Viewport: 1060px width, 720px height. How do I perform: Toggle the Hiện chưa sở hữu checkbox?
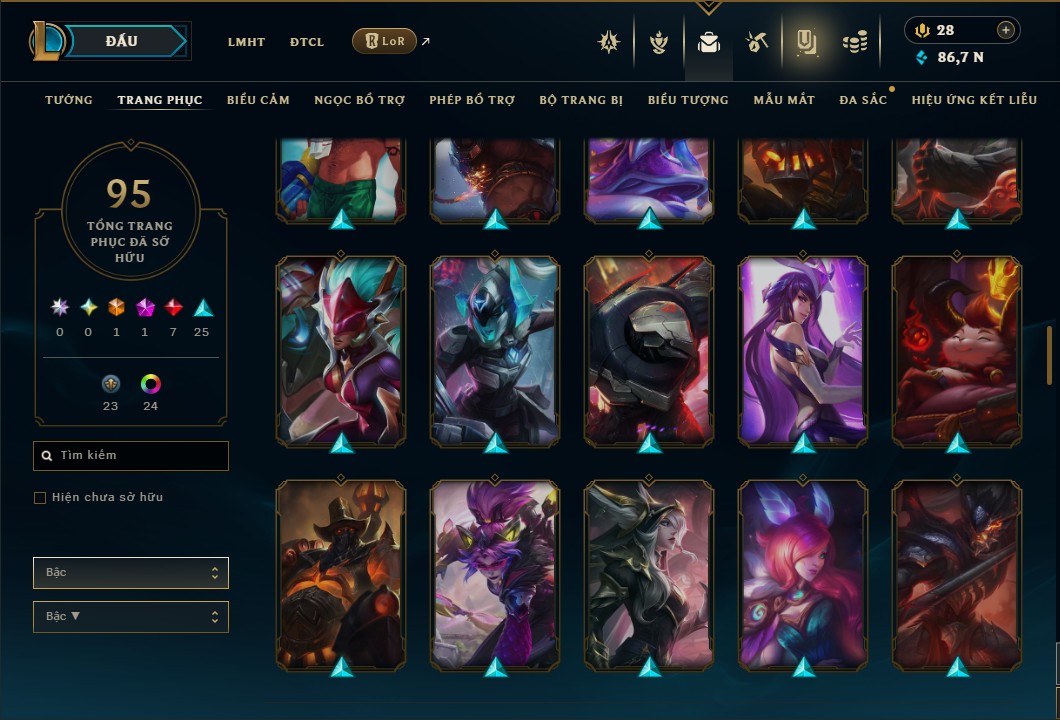click(40, 498)
